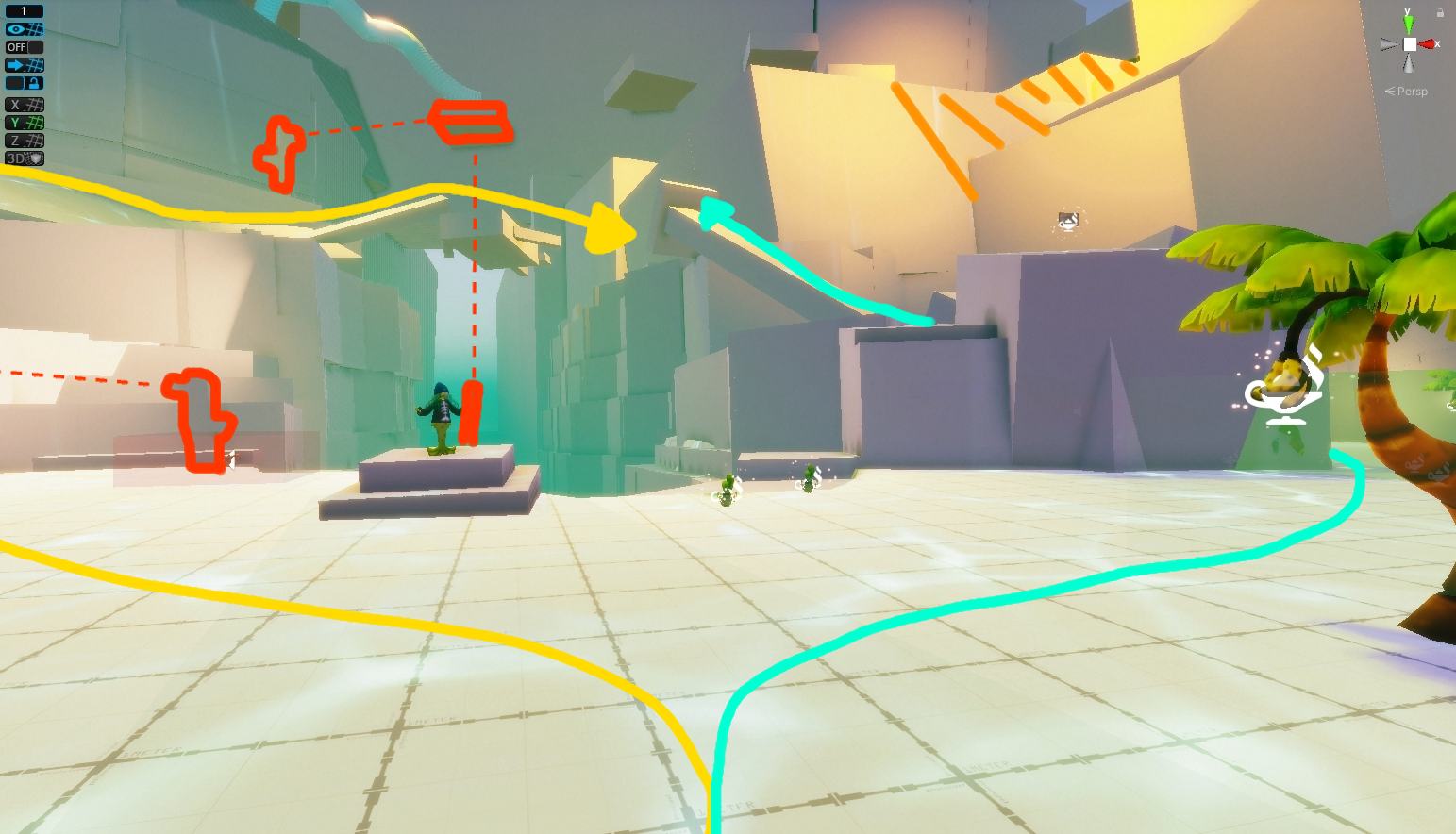Click the padlock icon in the left toolbar
Viewport: 1456px width, 834px height.
[x=33, y=83]
